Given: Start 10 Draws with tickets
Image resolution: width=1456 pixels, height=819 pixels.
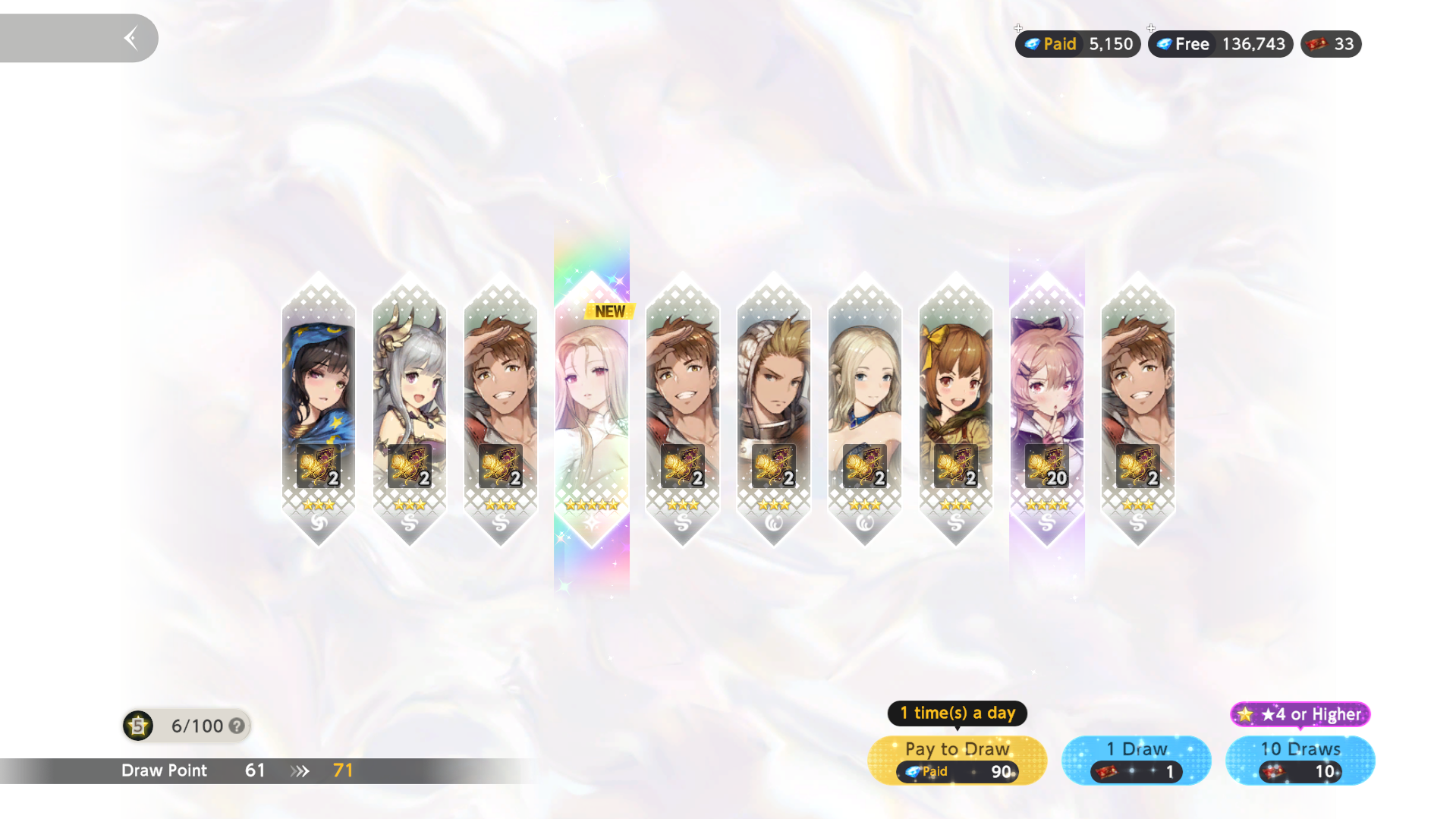Looking at the screenshot, I should click(x=1300, y=760).
